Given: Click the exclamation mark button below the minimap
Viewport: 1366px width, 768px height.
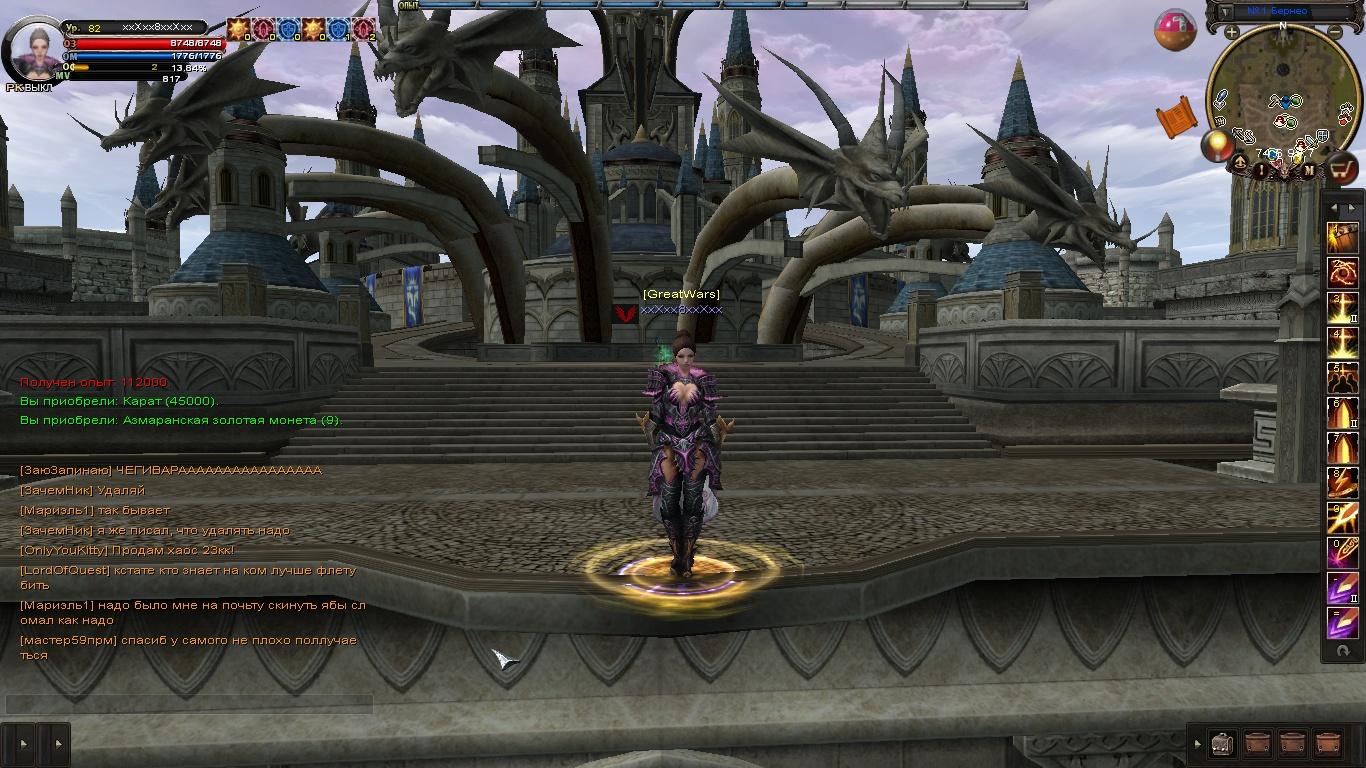Looking at the screenshot, I should pos(1262,170).
